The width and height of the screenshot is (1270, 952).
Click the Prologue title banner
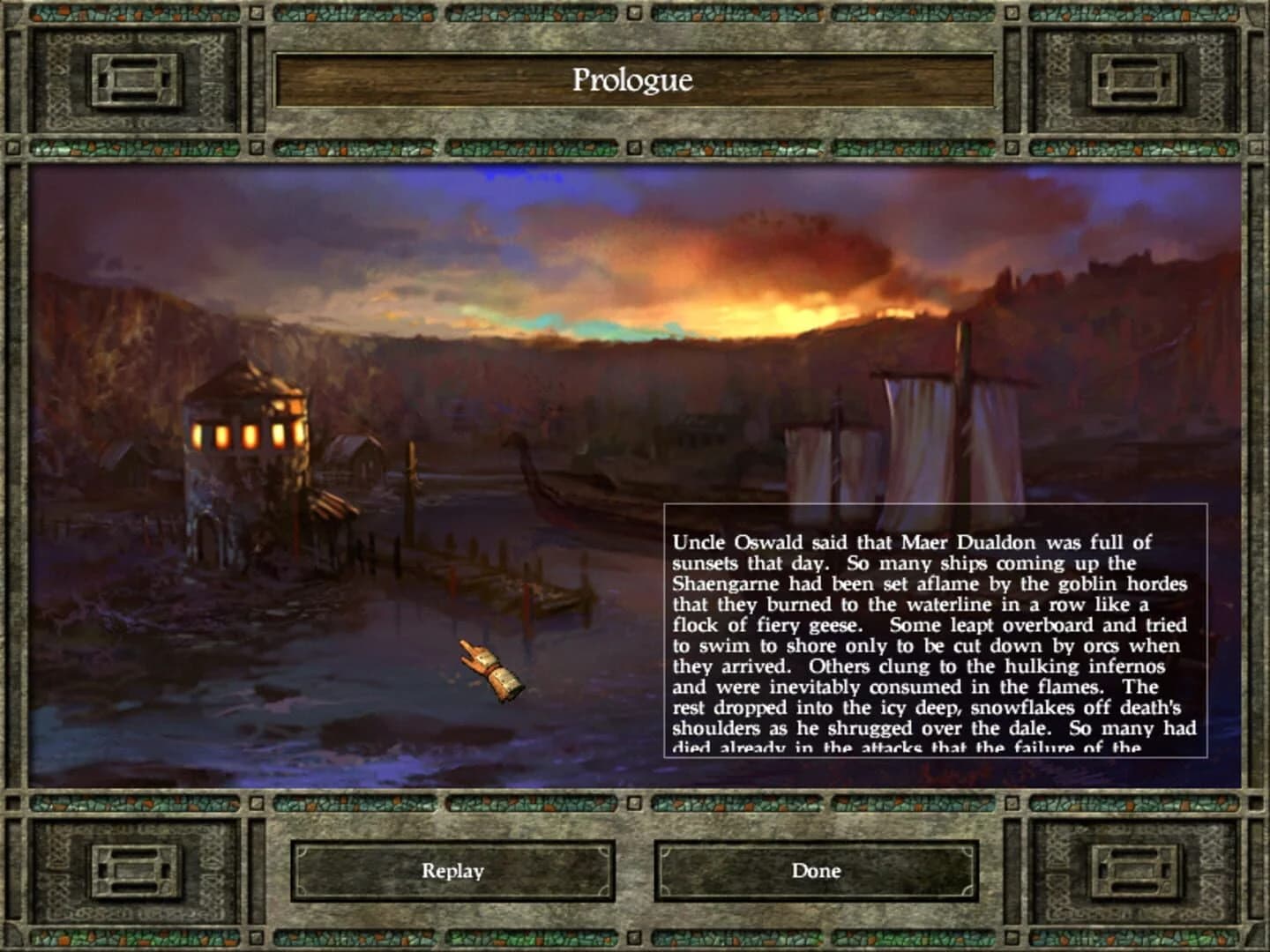(x=635, y=80)
